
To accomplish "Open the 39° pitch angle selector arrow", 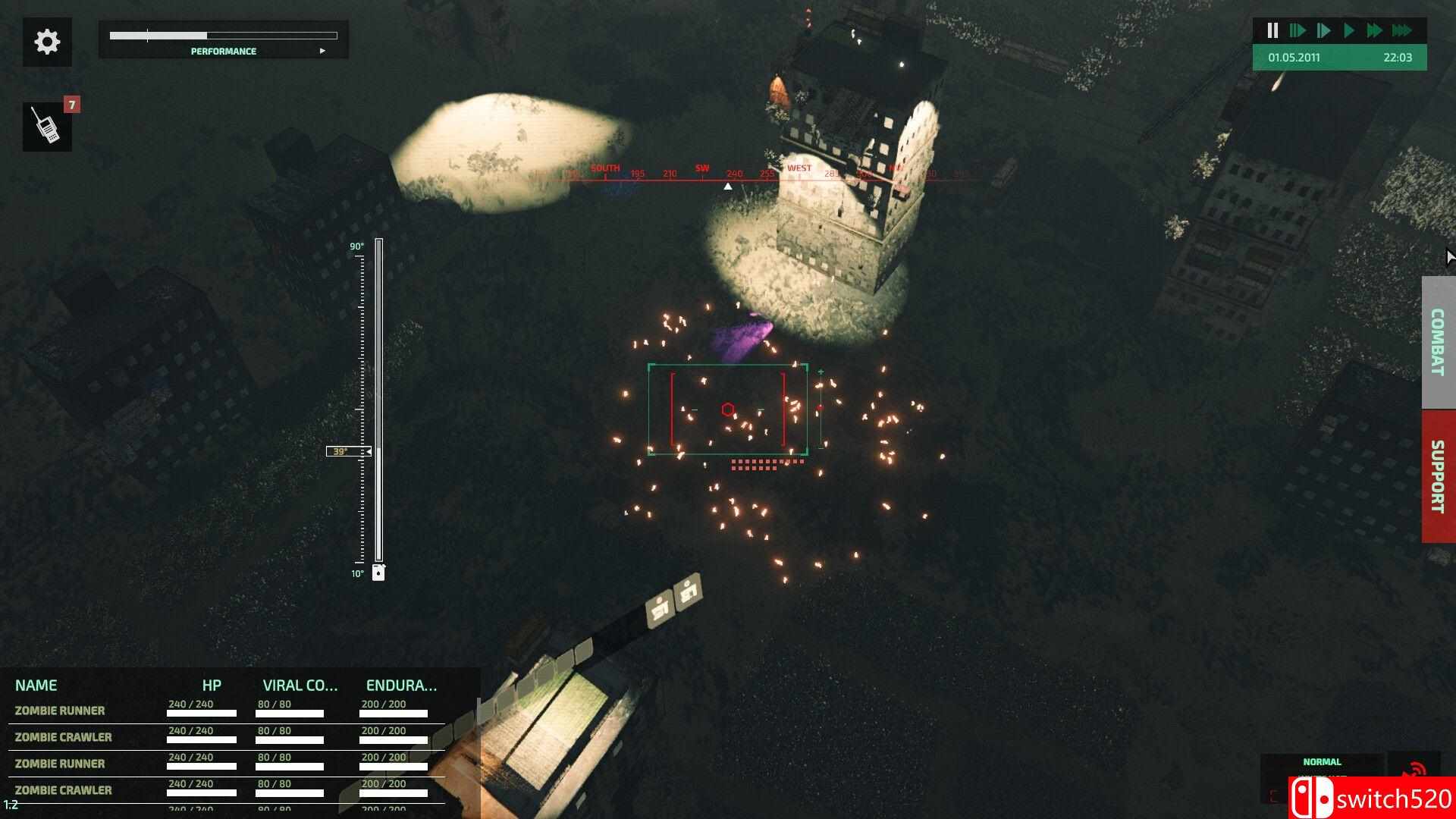I will (368, 451).
